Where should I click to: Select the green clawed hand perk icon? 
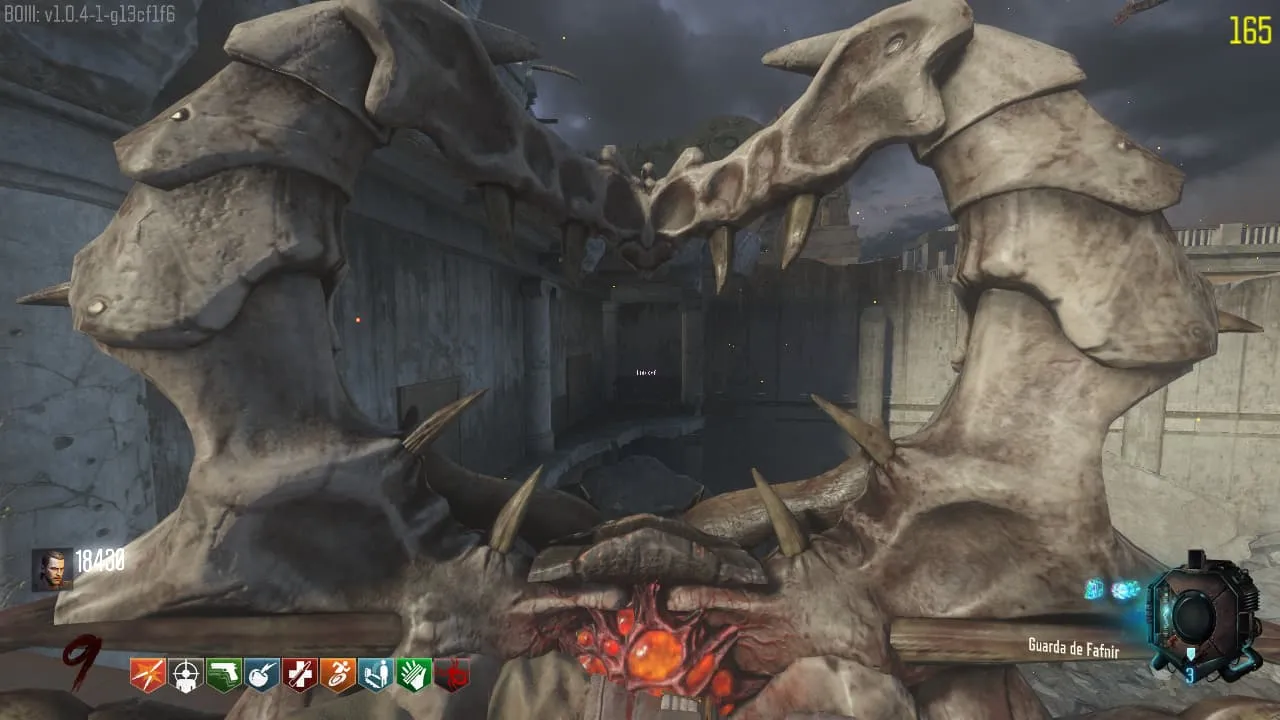coord(414,676)
